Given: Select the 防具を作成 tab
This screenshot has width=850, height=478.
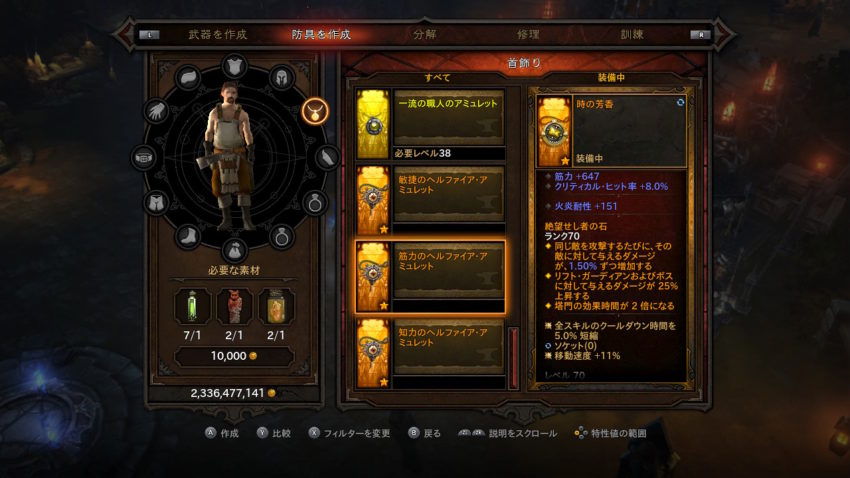Looking at the screenshot, I should point(320,34).
